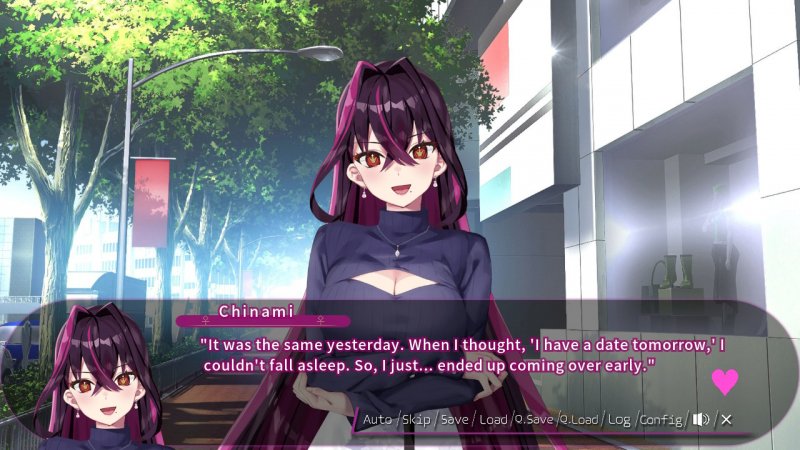Open the Config settings
Viewport: 800px width, 450px height.
[660, 419]
